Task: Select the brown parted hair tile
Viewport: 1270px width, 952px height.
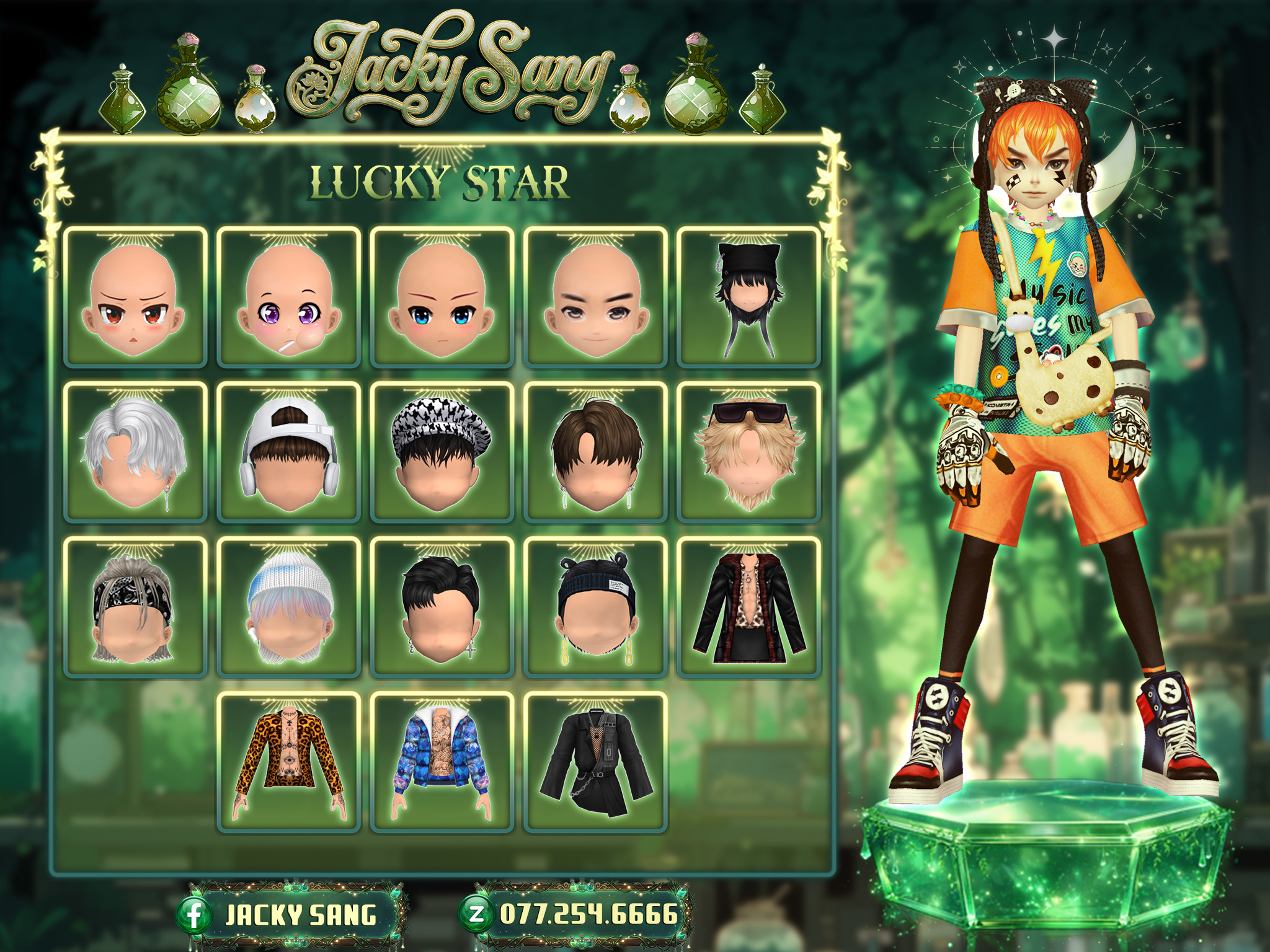Action: (x=595, y=452)
